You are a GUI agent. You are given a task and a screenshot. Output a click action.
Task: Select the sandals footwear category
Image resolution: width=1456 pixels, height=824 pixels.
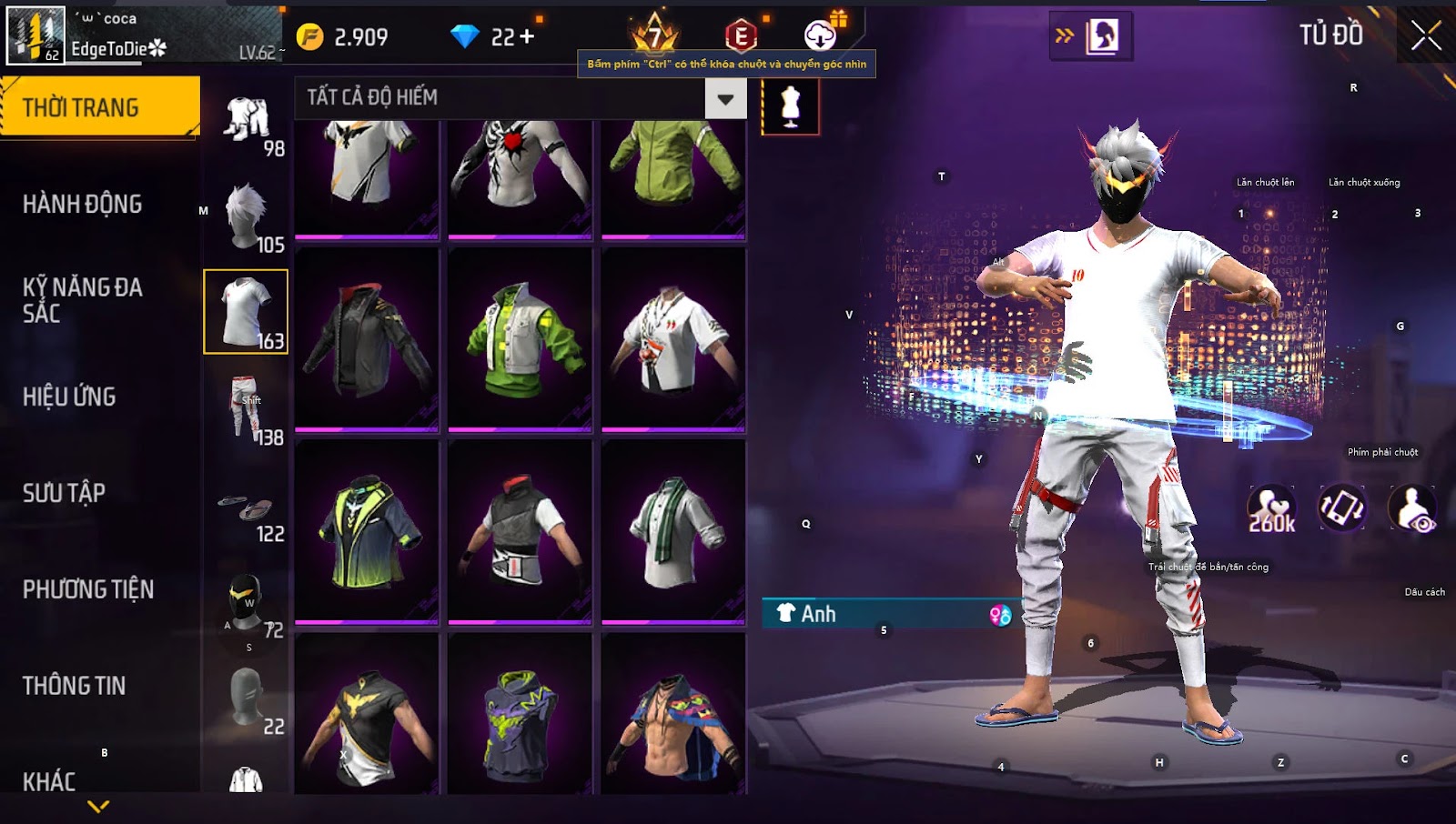coord(247,509)
